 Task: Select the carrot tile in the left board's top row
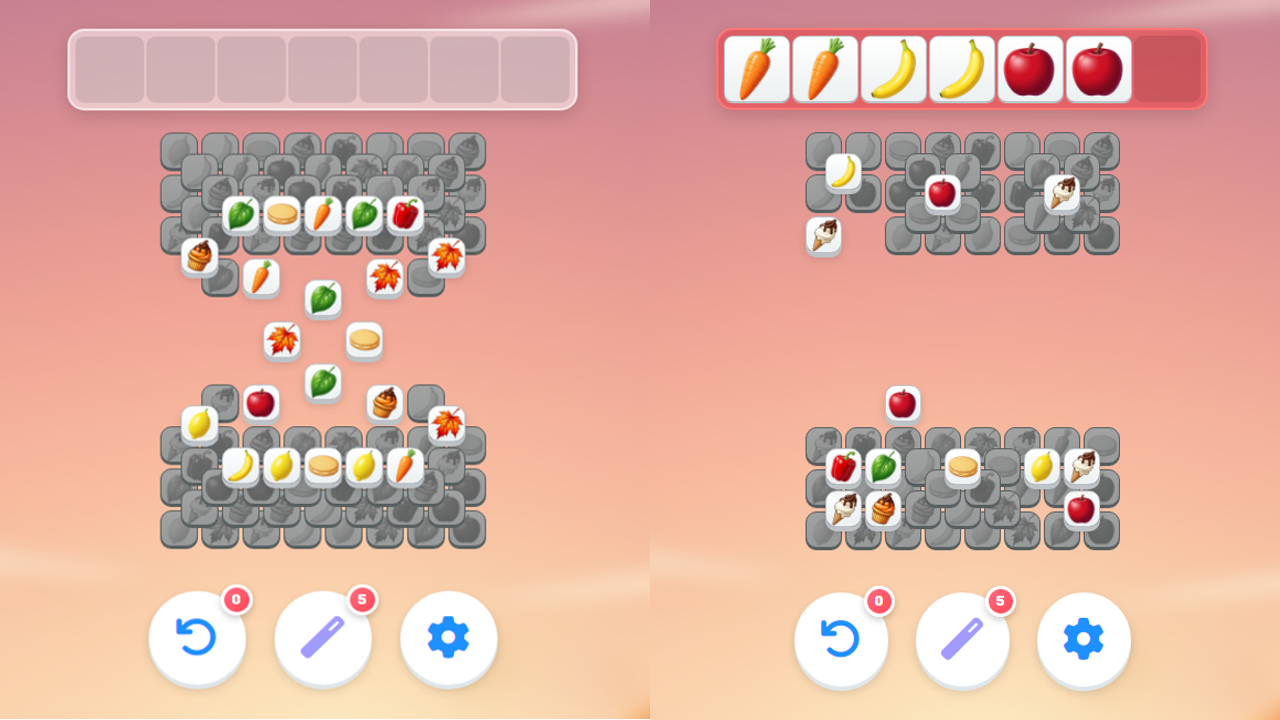point(322,215)
